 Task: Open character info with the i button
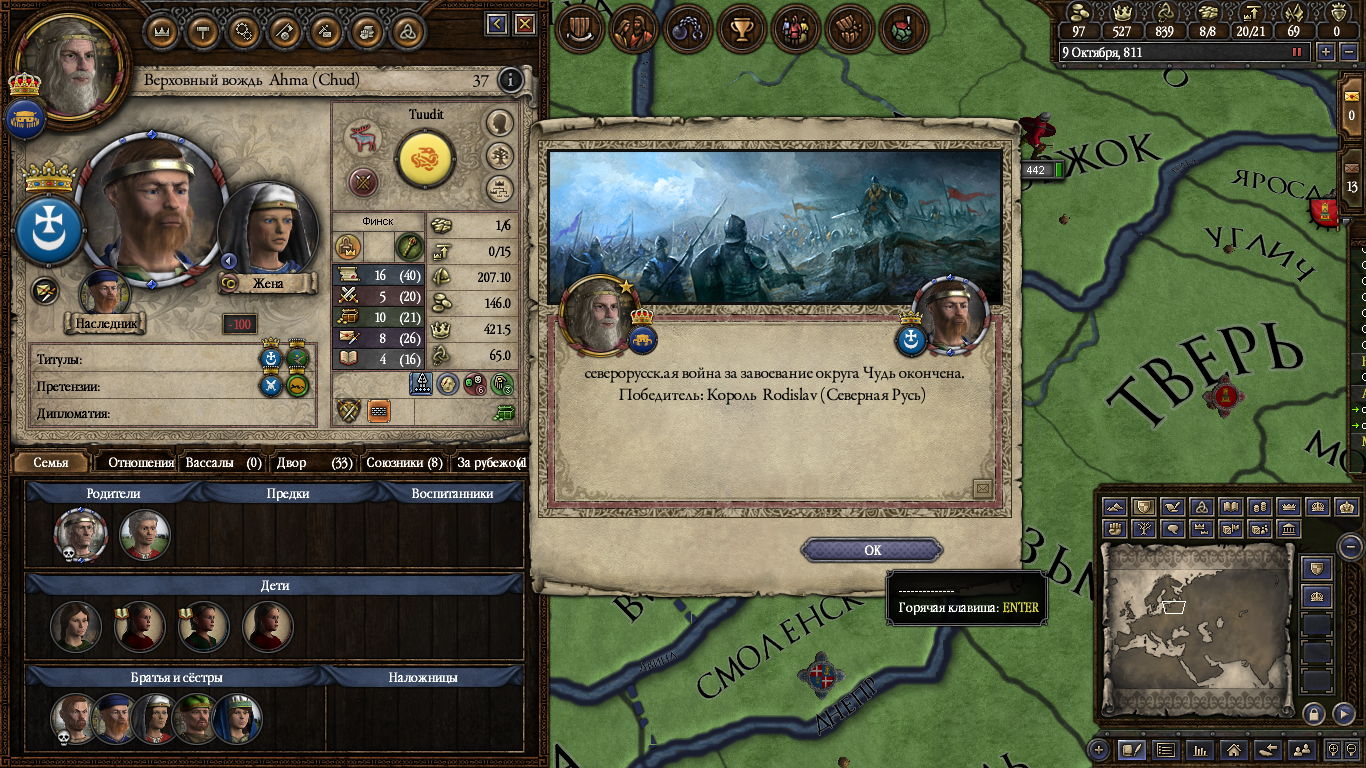coord(511,80)
